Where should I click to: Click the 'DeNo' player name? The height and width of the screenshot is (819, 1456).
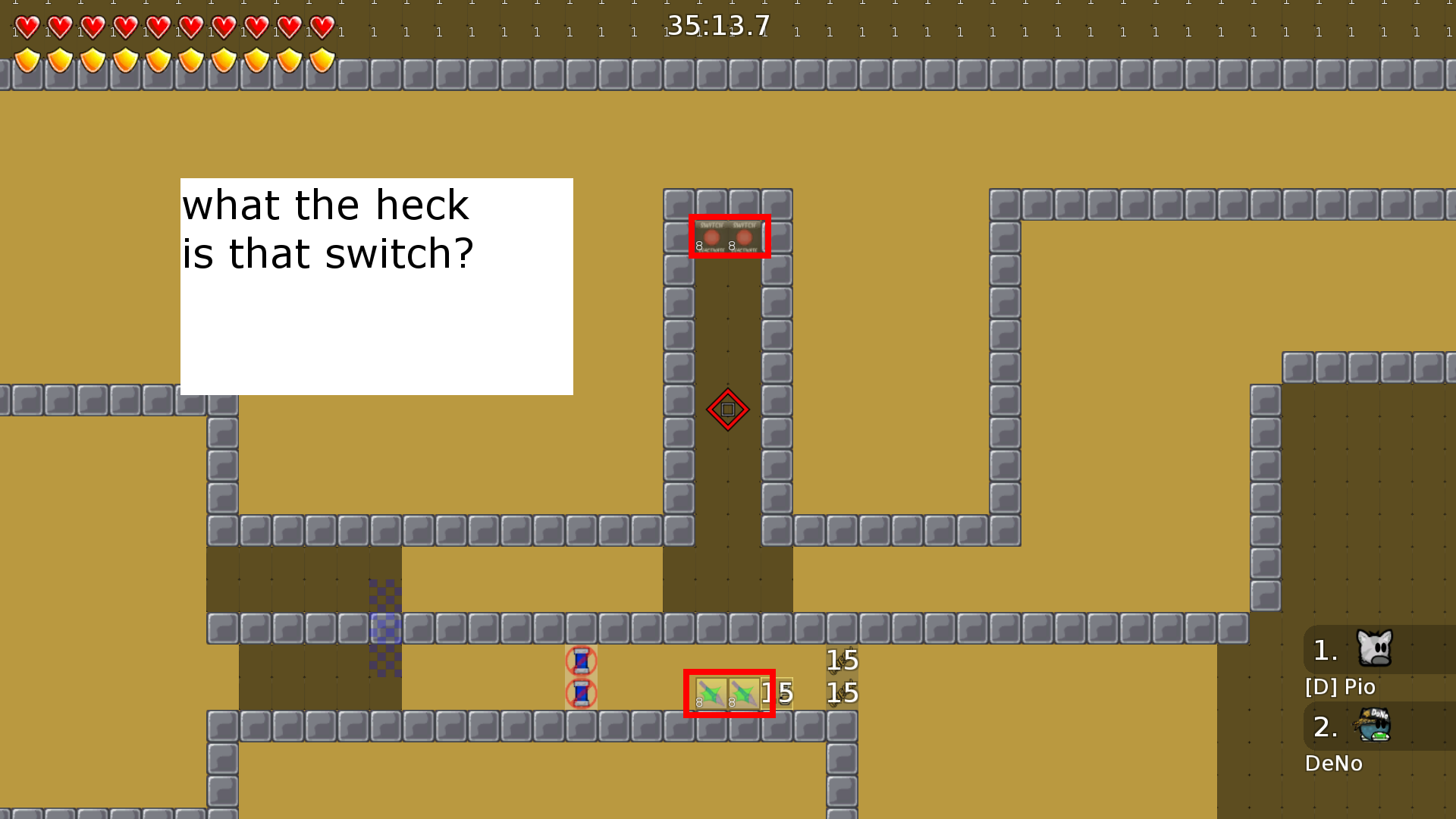pyautogui.click(x=1333, y=763)
